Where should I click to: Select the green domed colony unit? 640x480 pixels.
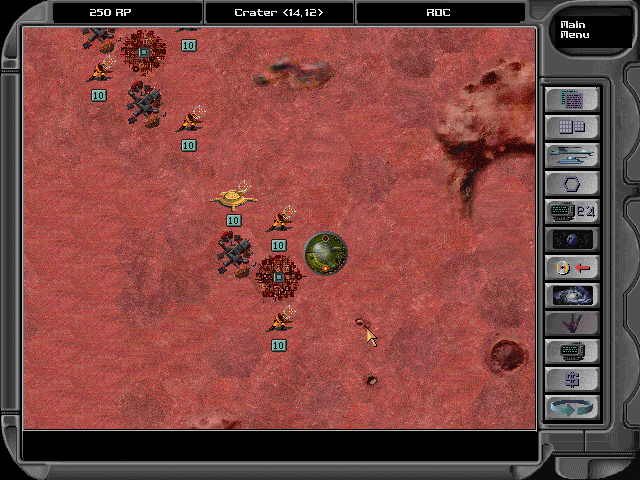(325, 253)
